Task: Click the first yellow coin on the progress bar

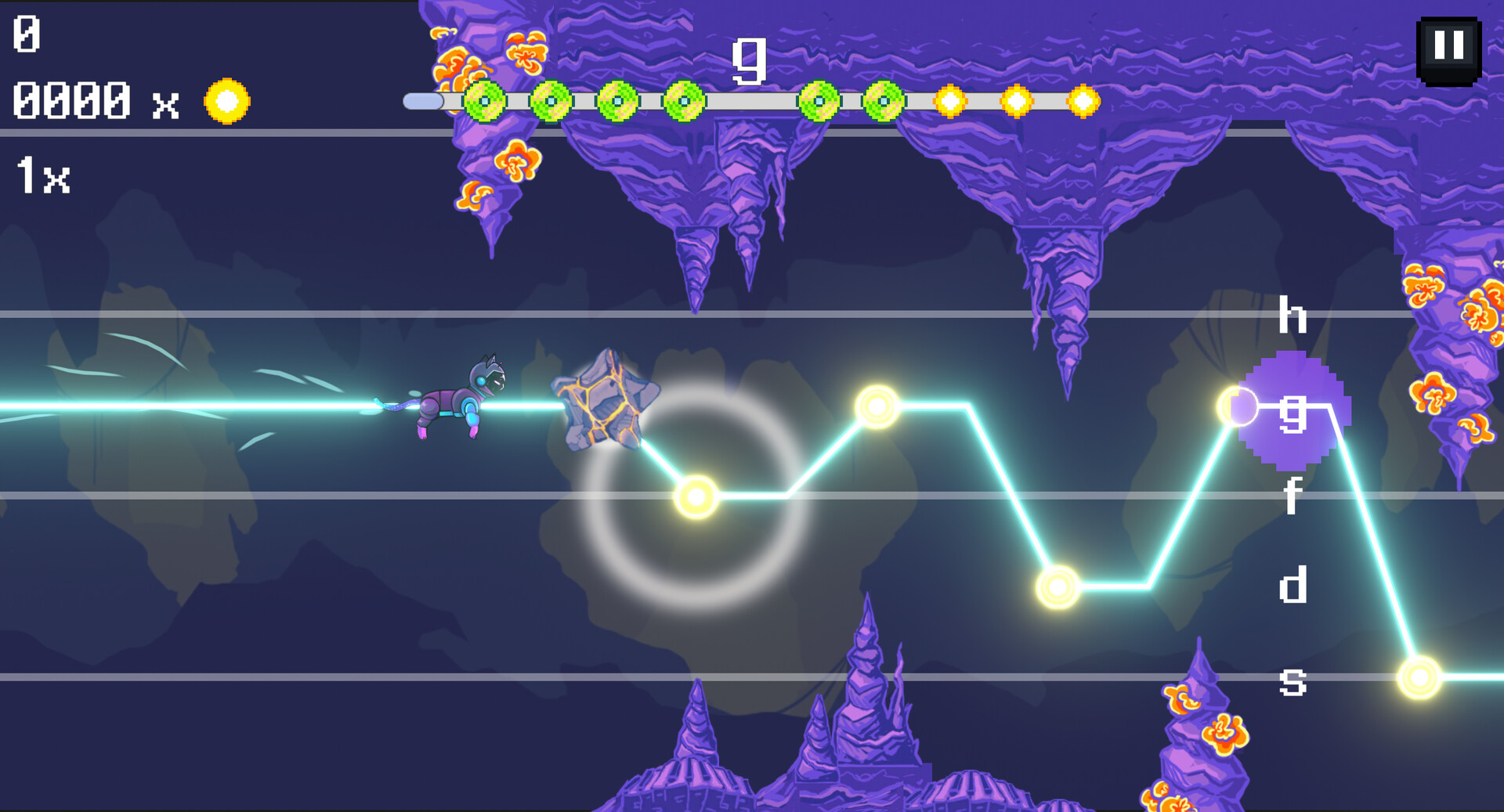Action: point(952,102)
